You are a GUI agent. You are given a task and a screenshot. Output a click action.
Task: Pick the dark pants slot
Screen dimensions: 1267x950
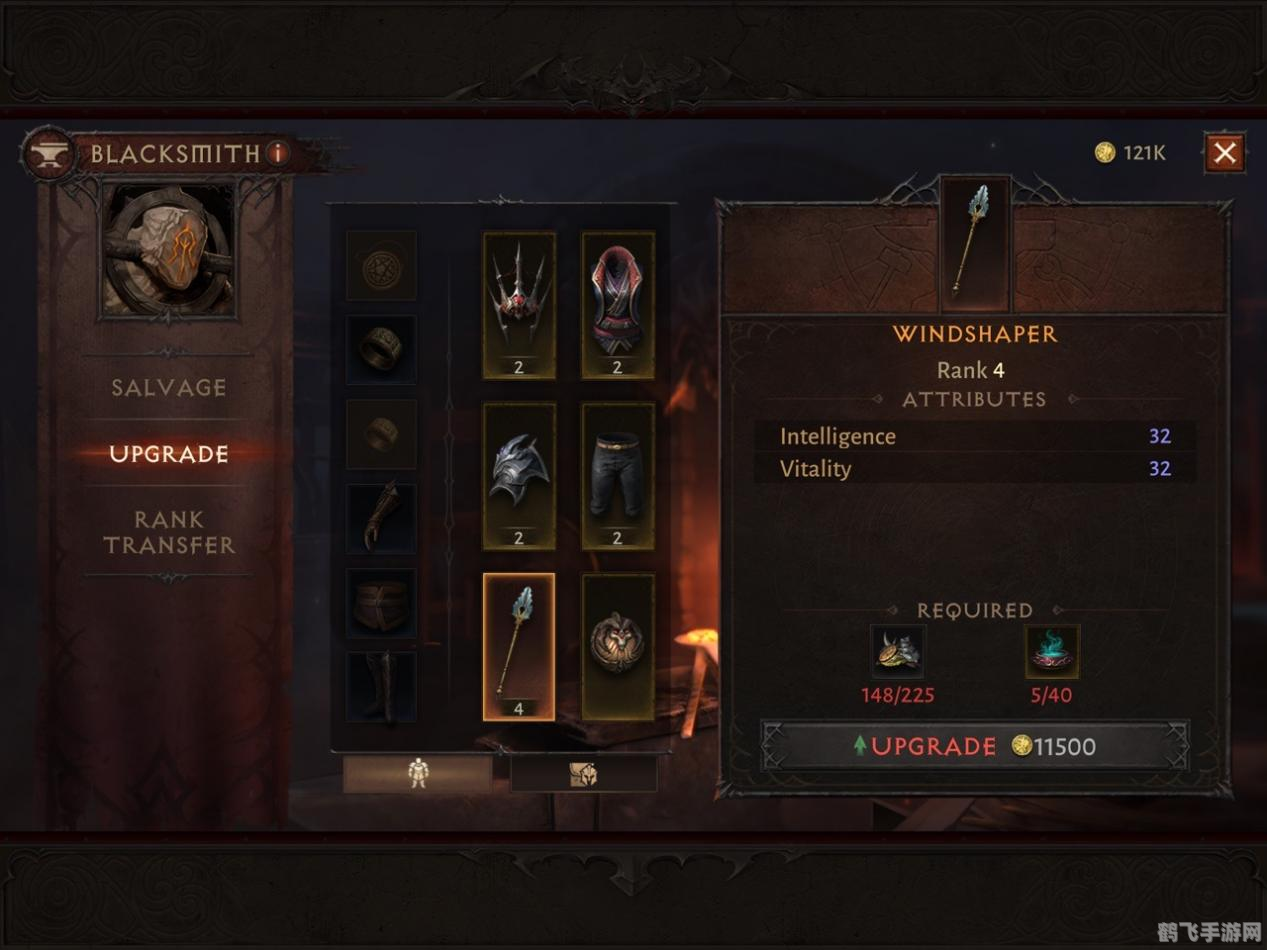pos(617,476)
